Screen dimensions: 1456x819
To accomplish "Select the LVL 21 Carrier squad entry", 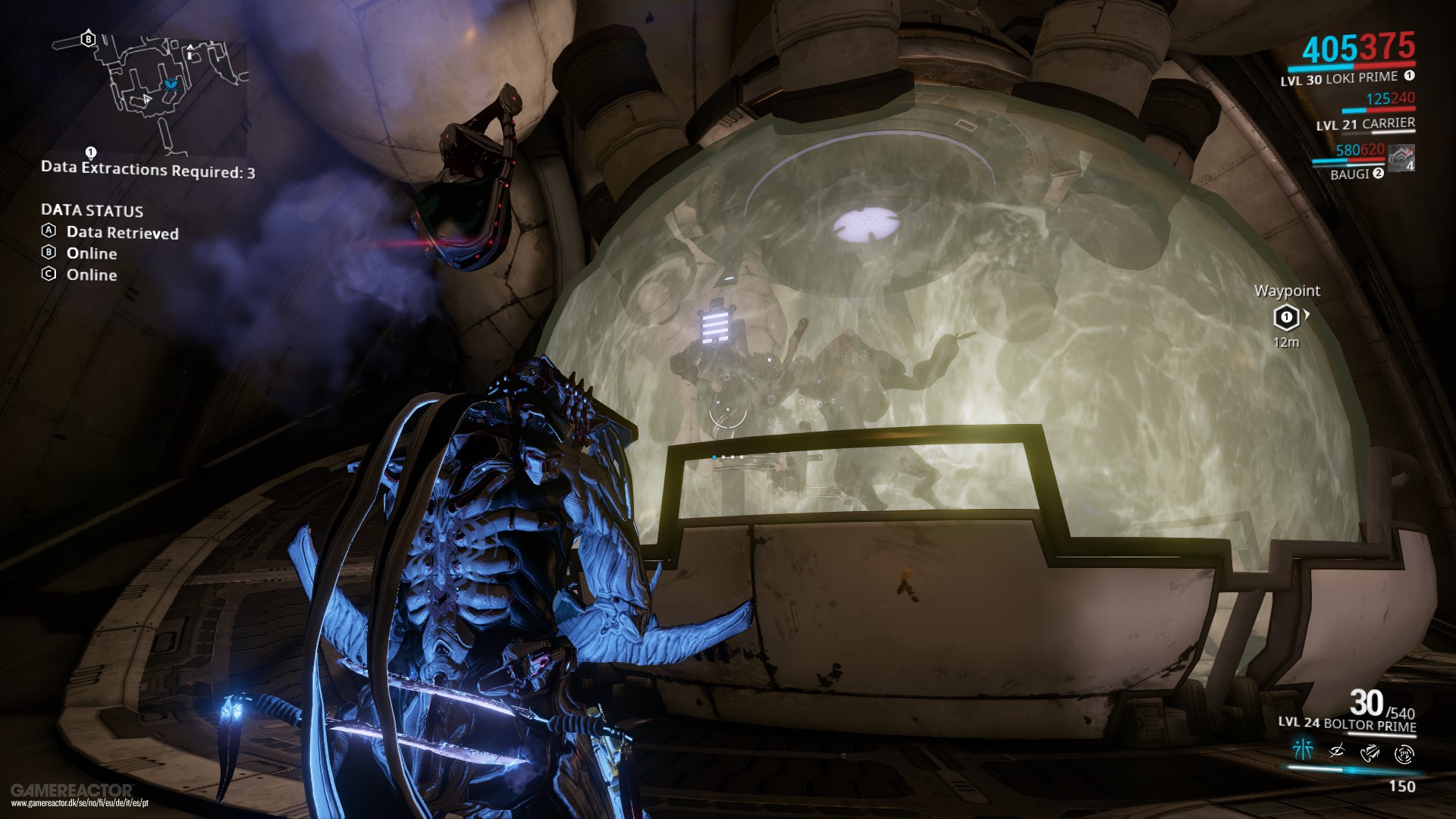I will (1365, 124).
